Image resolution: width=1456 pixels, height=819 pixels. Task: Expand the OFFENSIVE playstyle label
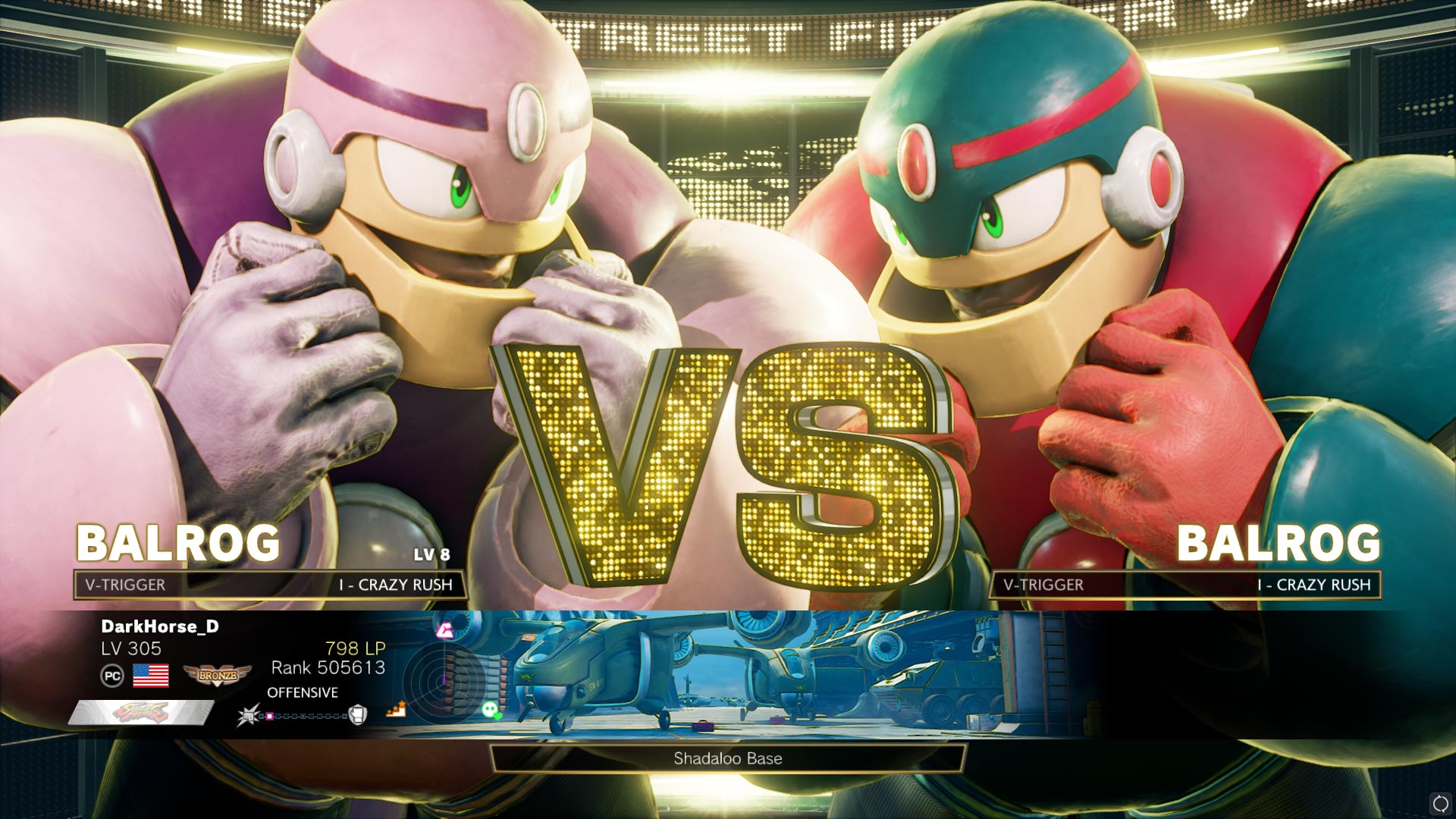[301, 692]
